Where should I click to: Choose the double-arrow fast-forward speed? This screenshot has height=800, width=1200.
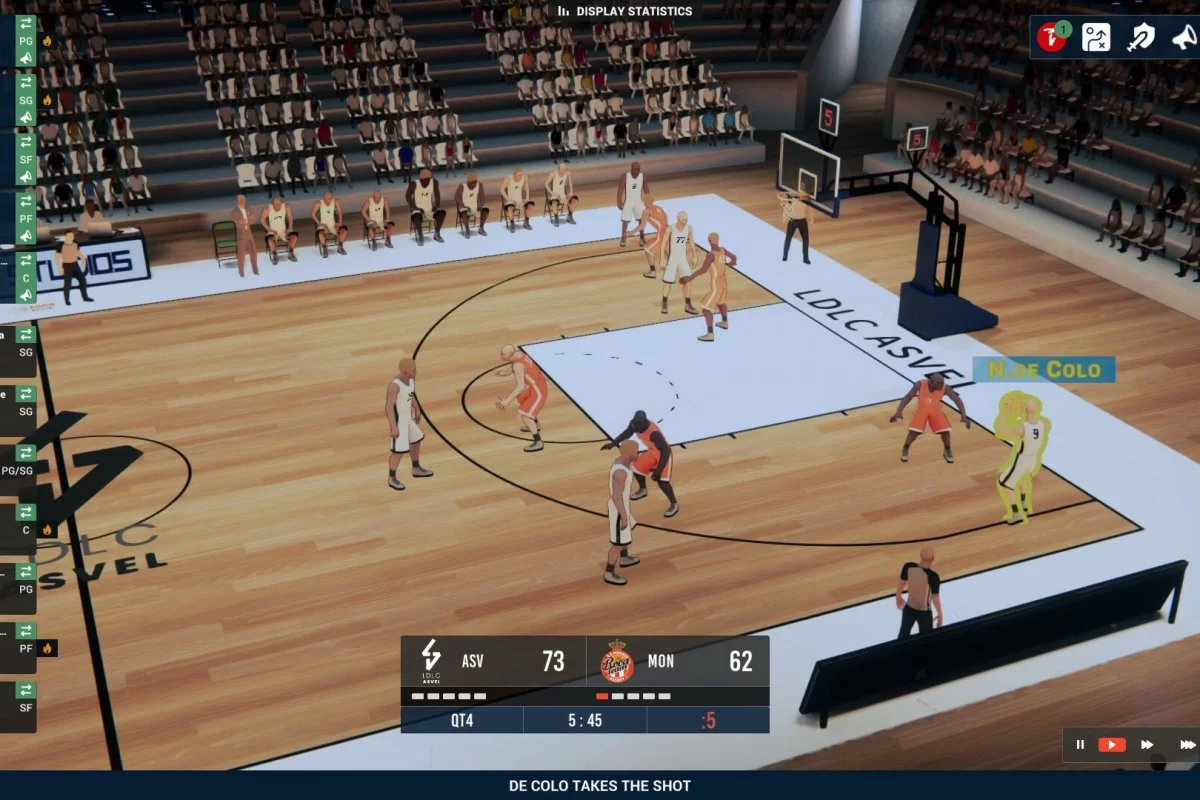pyautogui.click(x=1147, y=744)
